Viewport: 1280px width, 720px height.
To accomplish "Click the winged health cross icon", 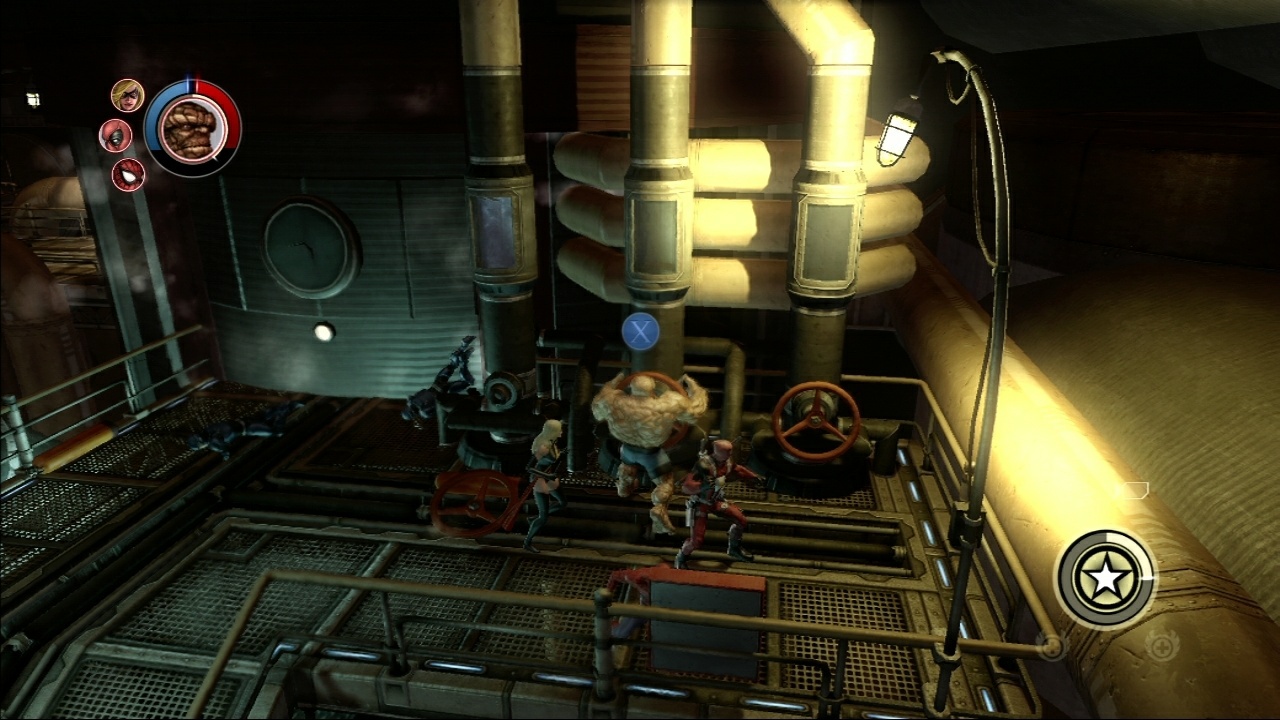I will pos(1161,646).
